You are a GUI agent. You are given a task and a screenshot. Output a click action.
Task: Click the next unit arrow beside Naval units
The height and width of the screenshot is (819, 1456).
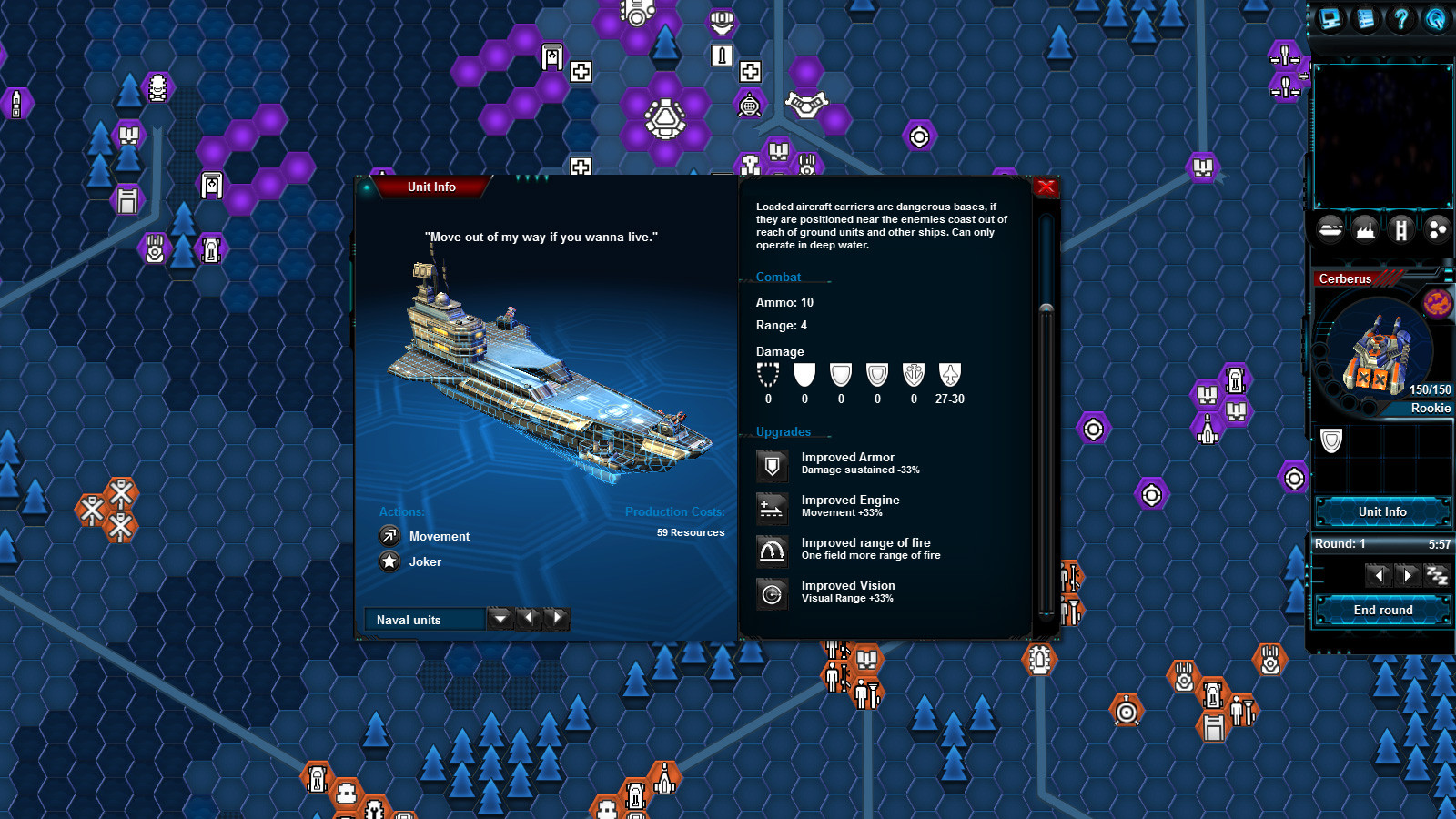coord(559,619)
